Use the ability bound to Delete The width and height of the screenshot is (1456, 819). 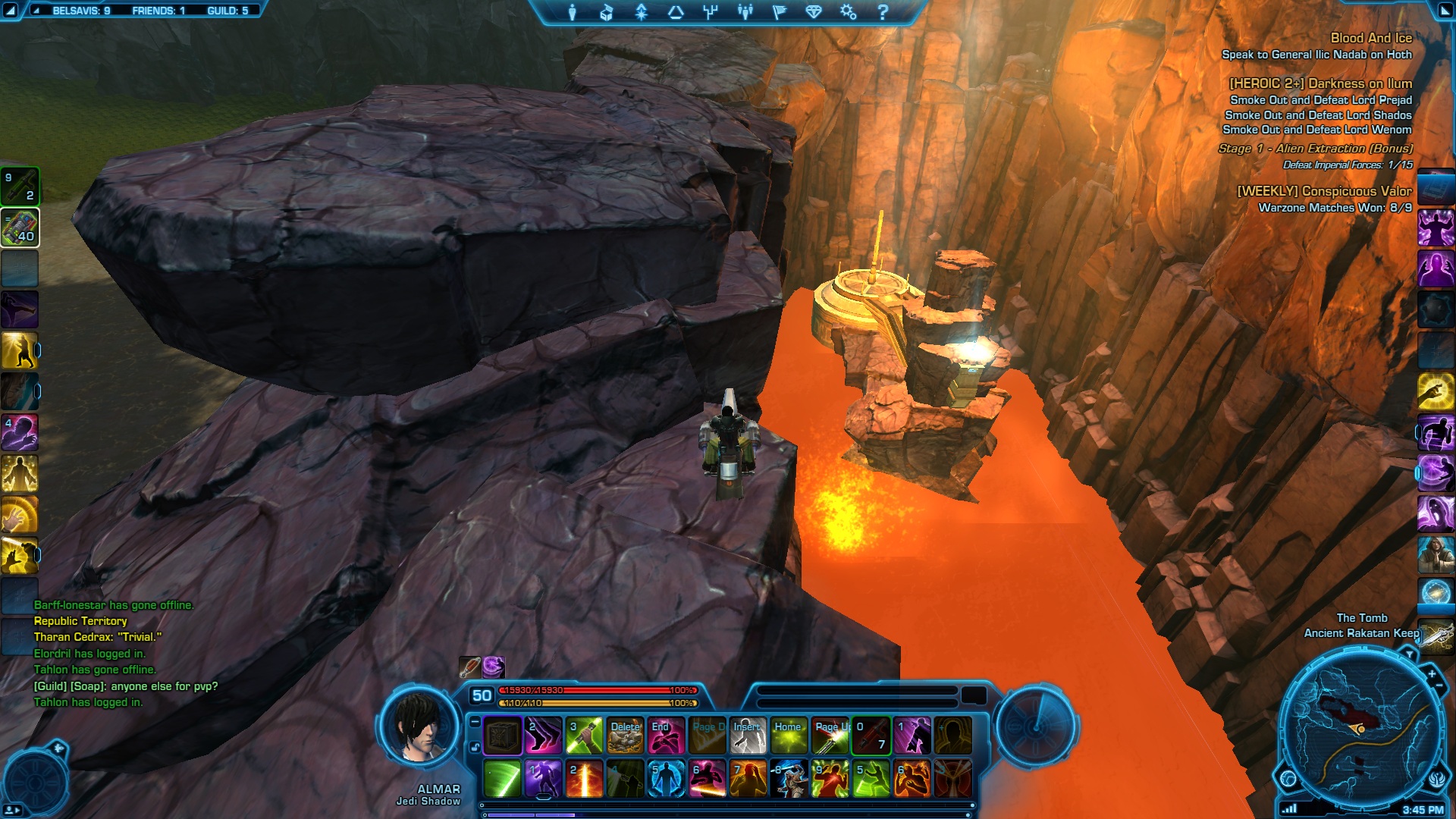click(625, 736)
